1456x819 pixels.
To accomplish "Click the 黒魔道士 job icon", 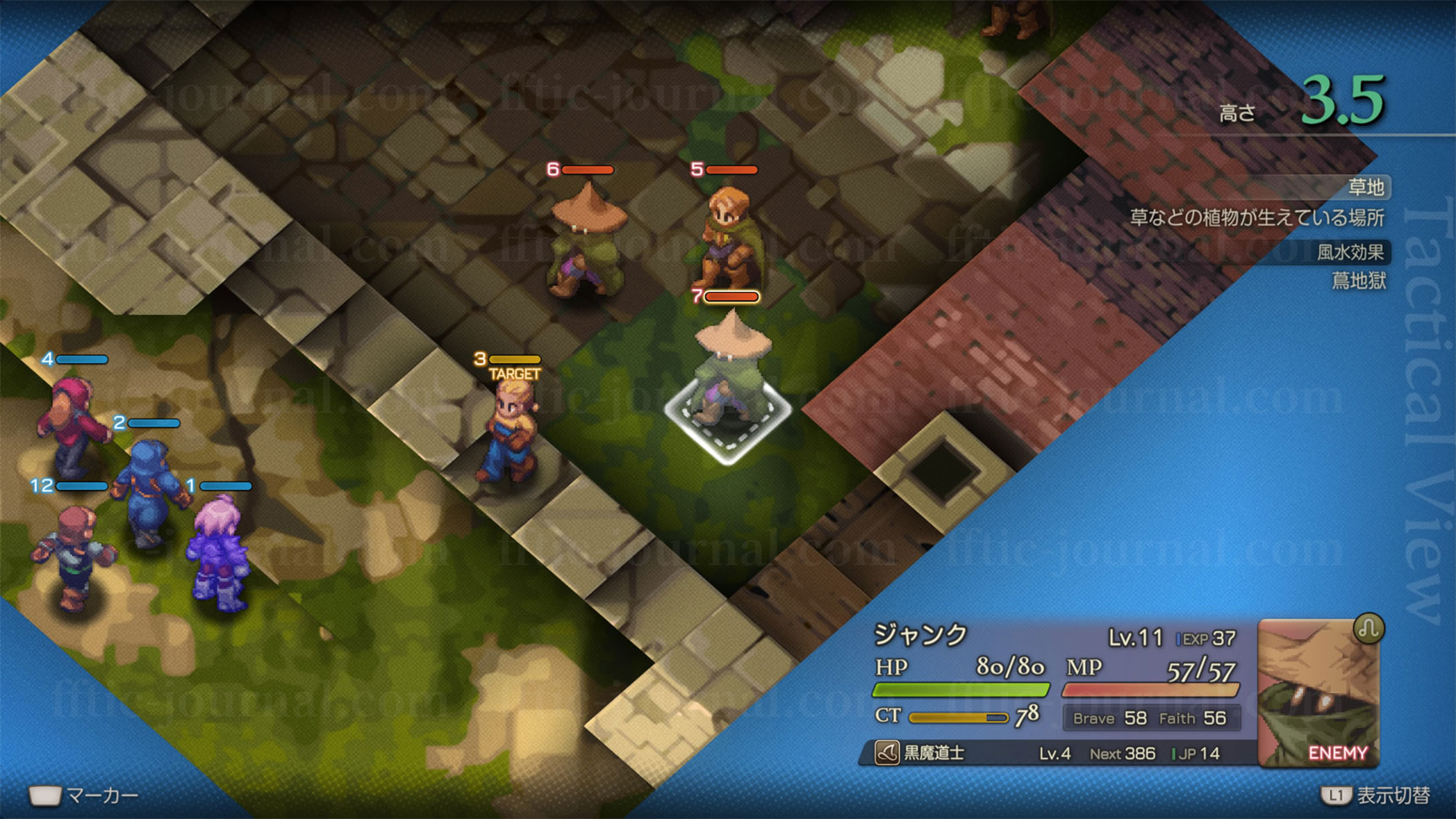I will (886, 752).
